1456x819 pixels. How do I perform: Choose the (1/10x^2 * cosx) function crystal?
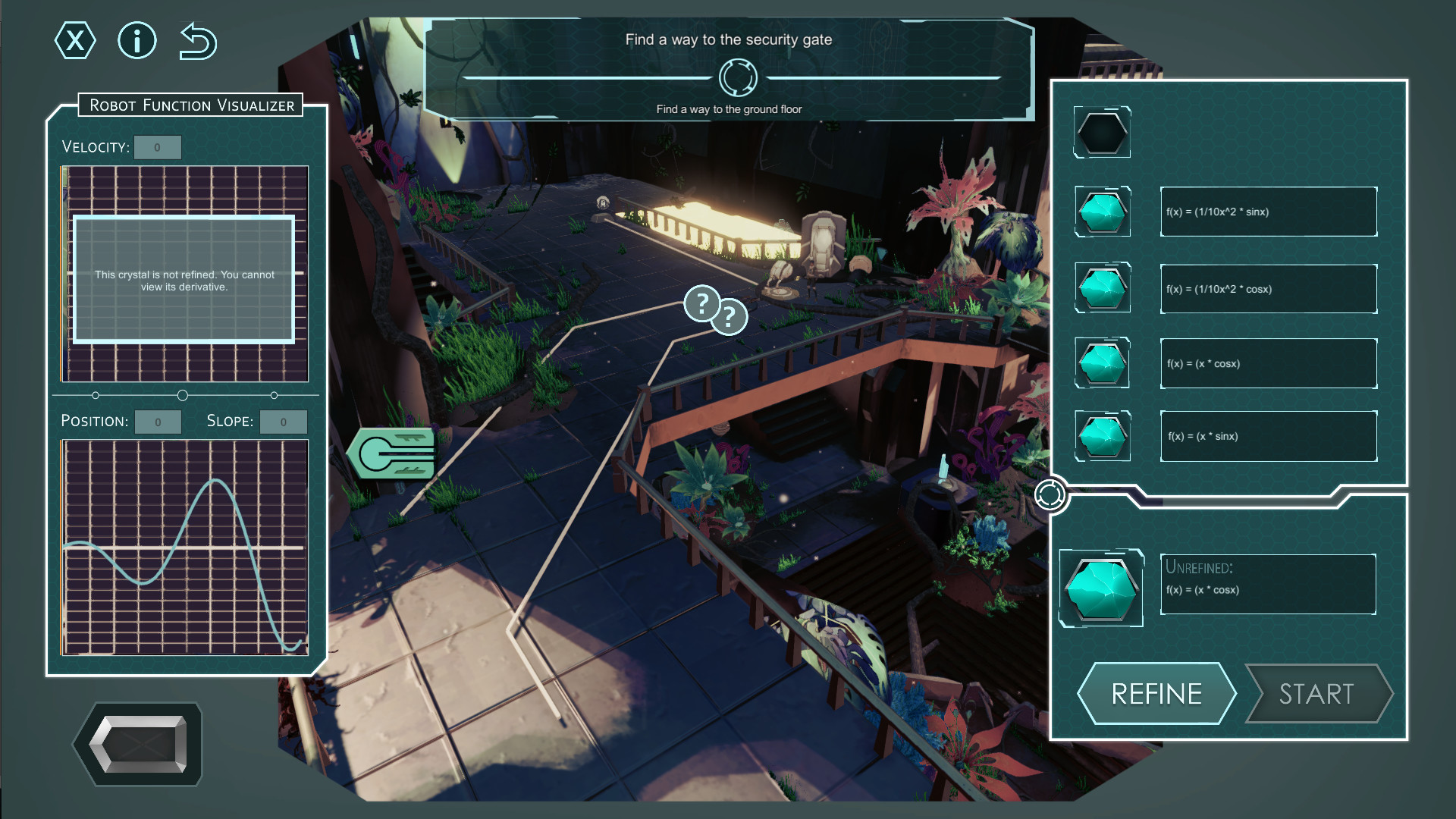1103,288
